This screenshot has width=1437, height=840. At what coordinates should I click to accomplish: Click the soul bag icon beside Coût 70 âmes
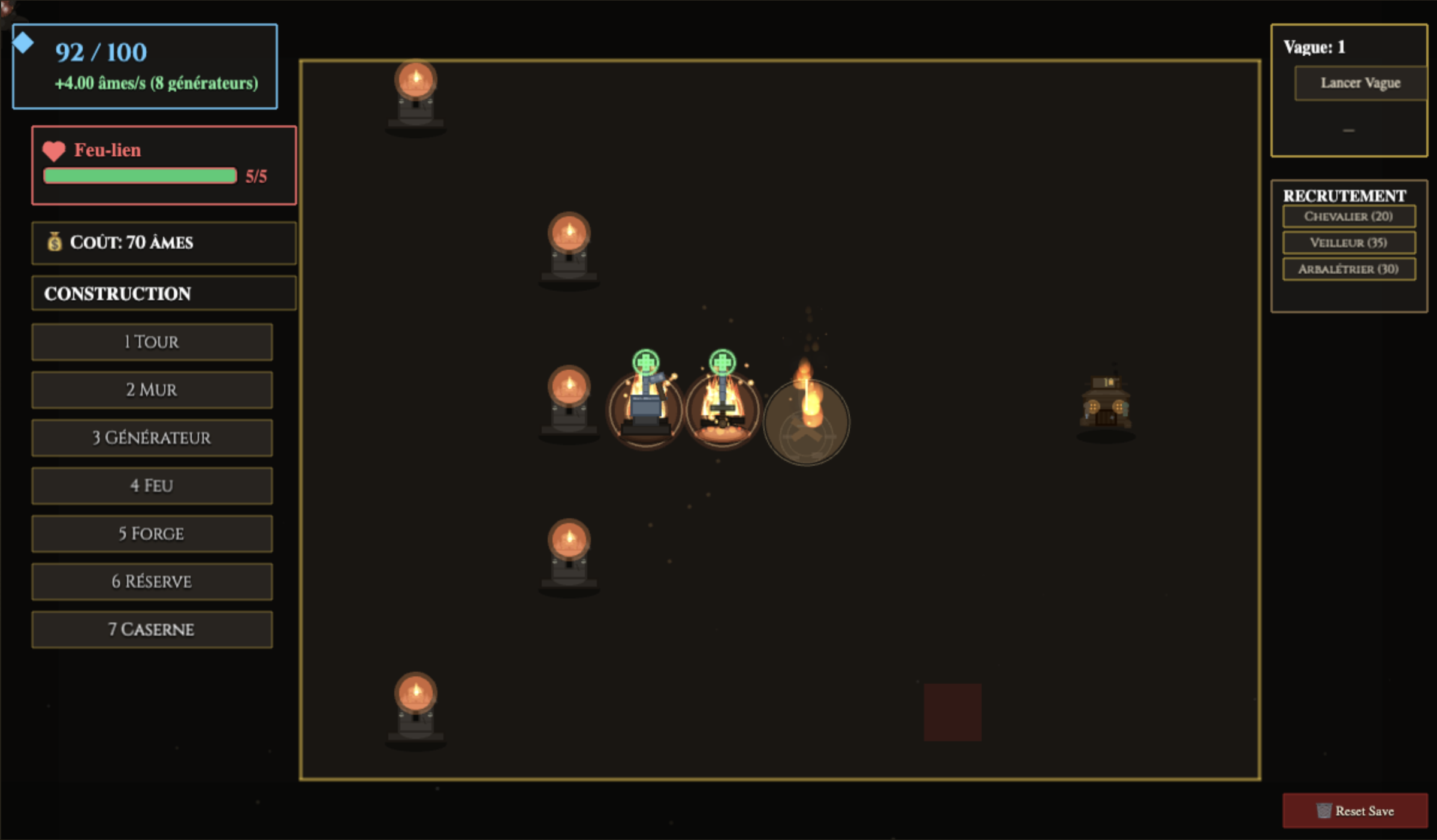(55, 243)
